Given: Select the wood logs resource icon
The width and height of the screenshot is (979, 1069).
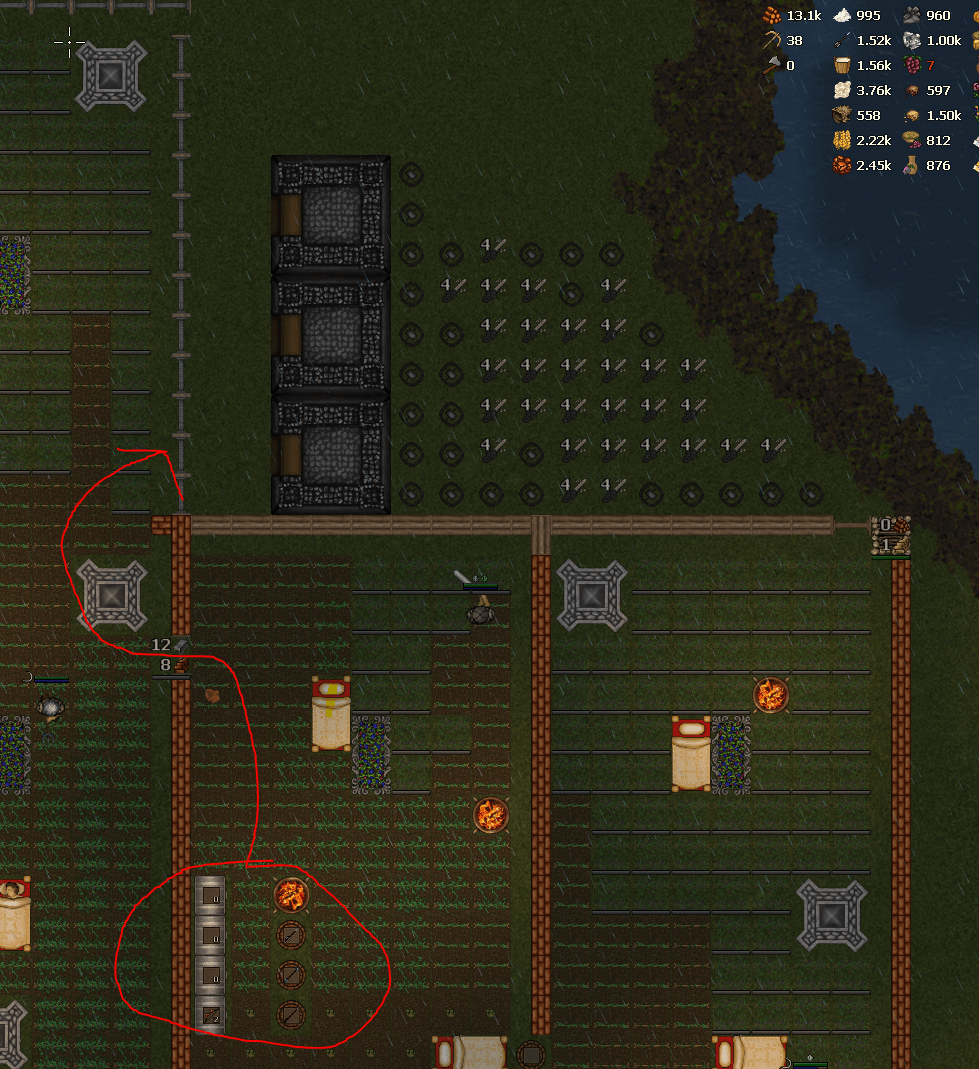Looking at the screenshot, I should 772,16.
